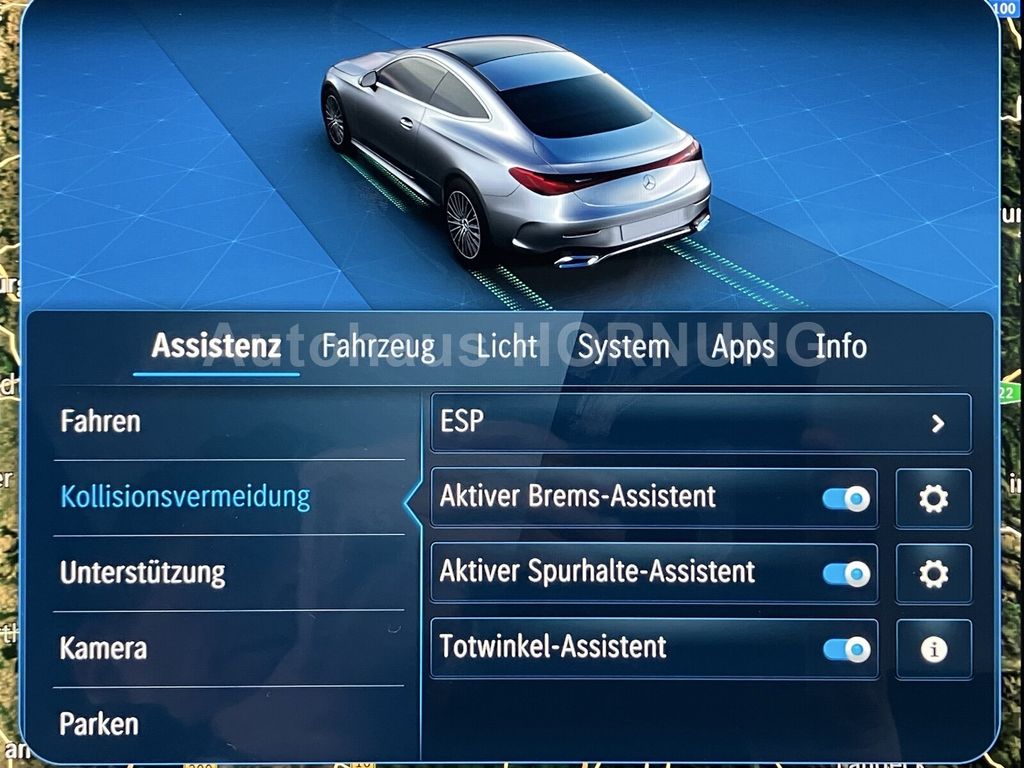
Task: Toggle Aktiver Spurhalte-Assistent switch
Action: [846, 574]
